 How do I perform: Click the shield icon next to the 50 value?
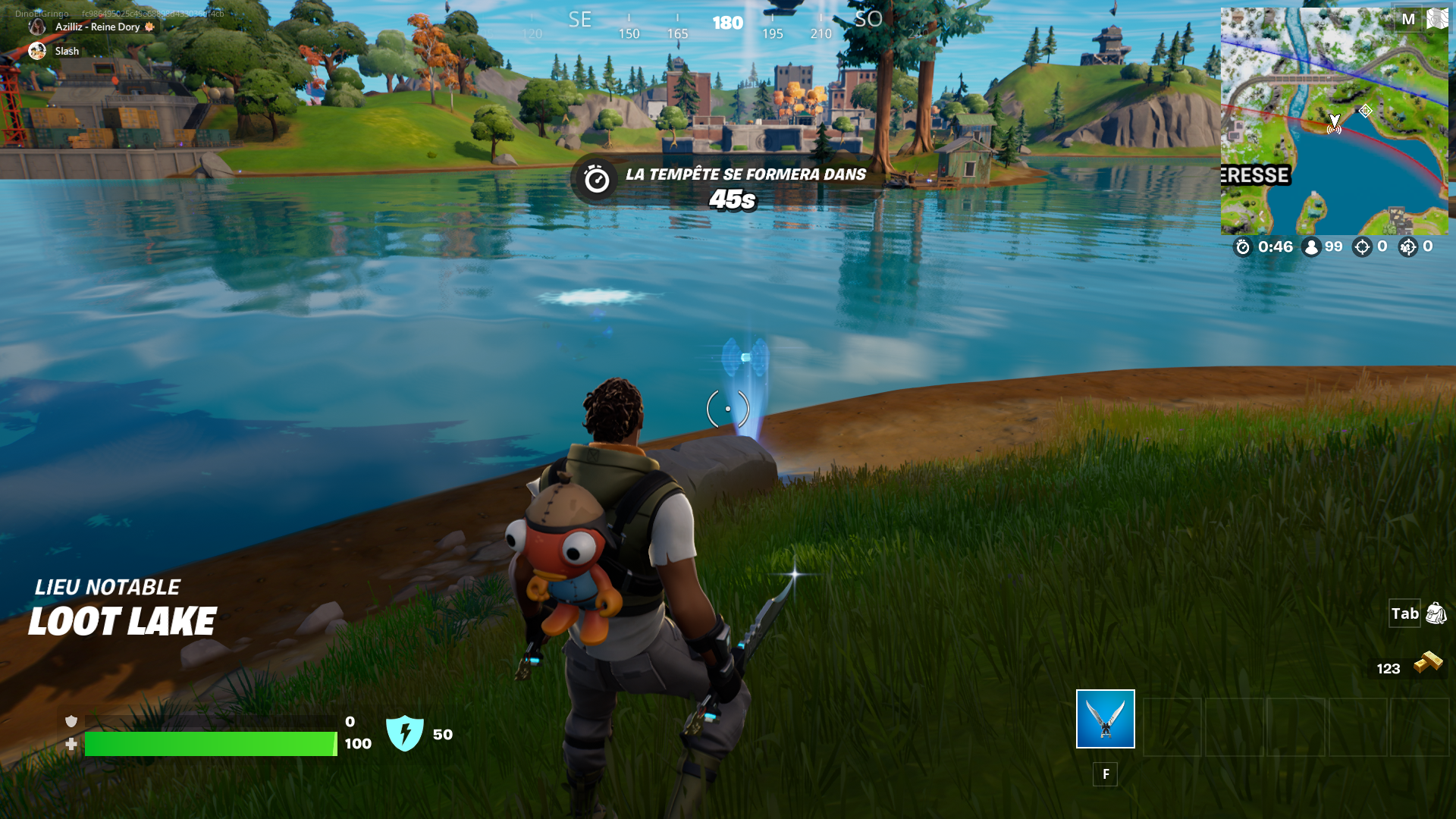[x=406, y=733]
